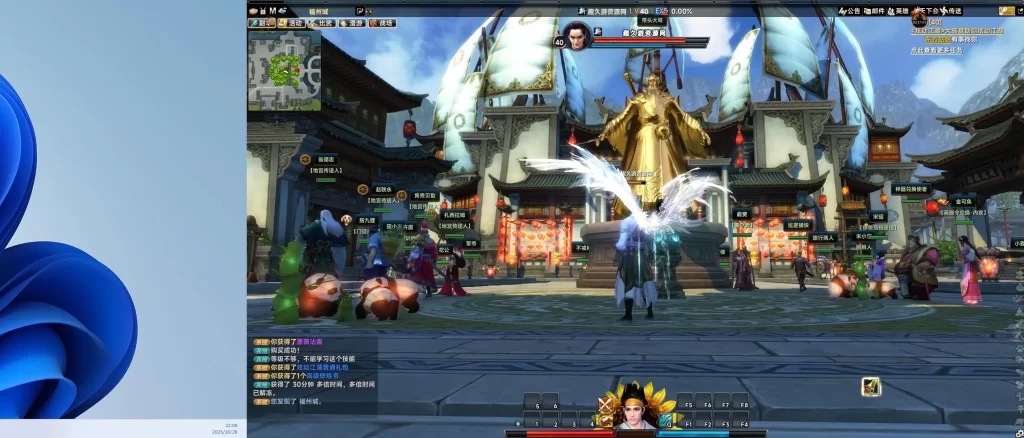The height and width of the screenshot is (438, 1024).
Task: Open the 邮件 (Mail) inbox
Action: (x=874, y=11)
